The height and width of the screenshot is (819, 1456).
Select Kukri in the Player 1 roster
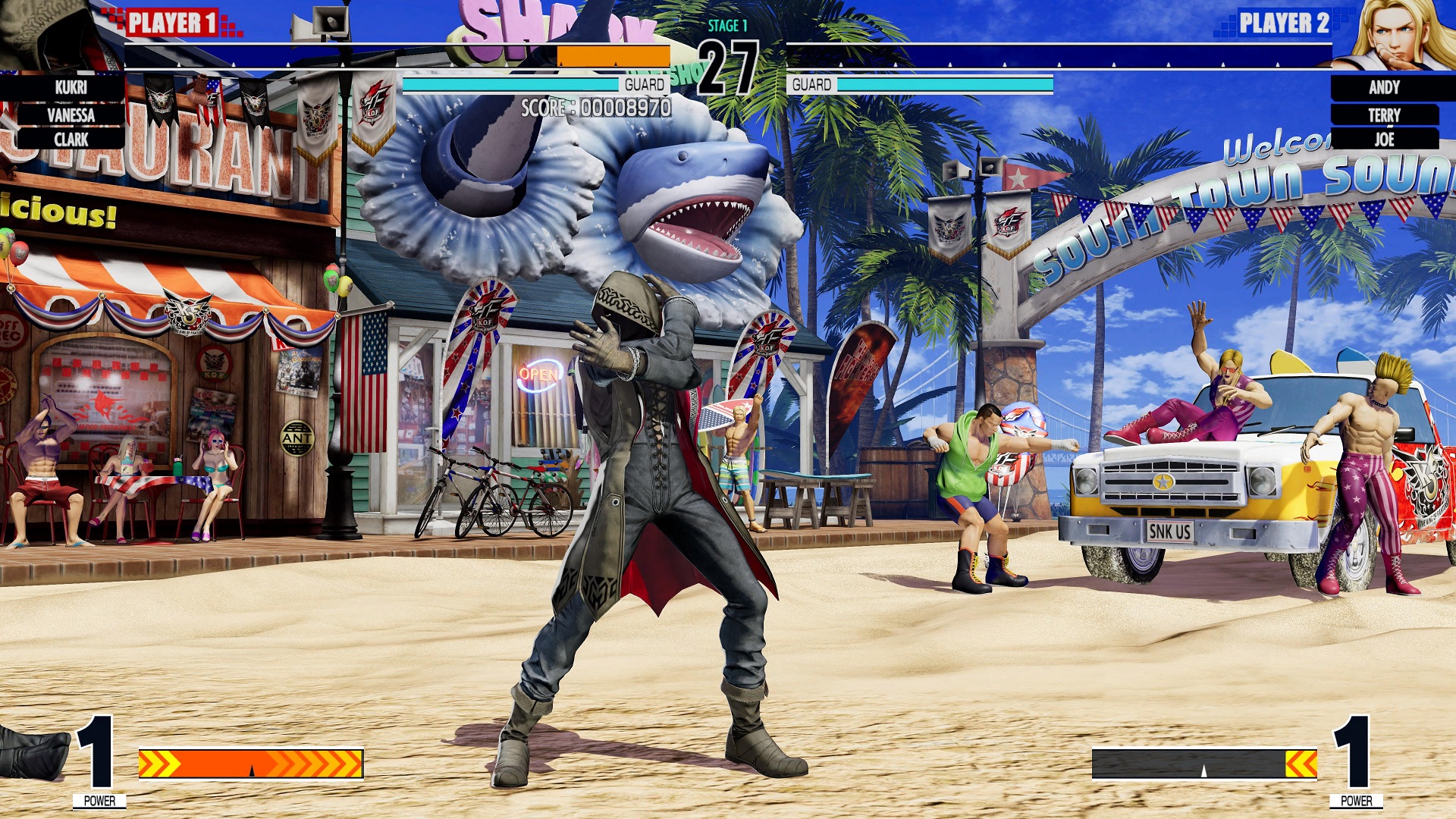tap(71, 88)
